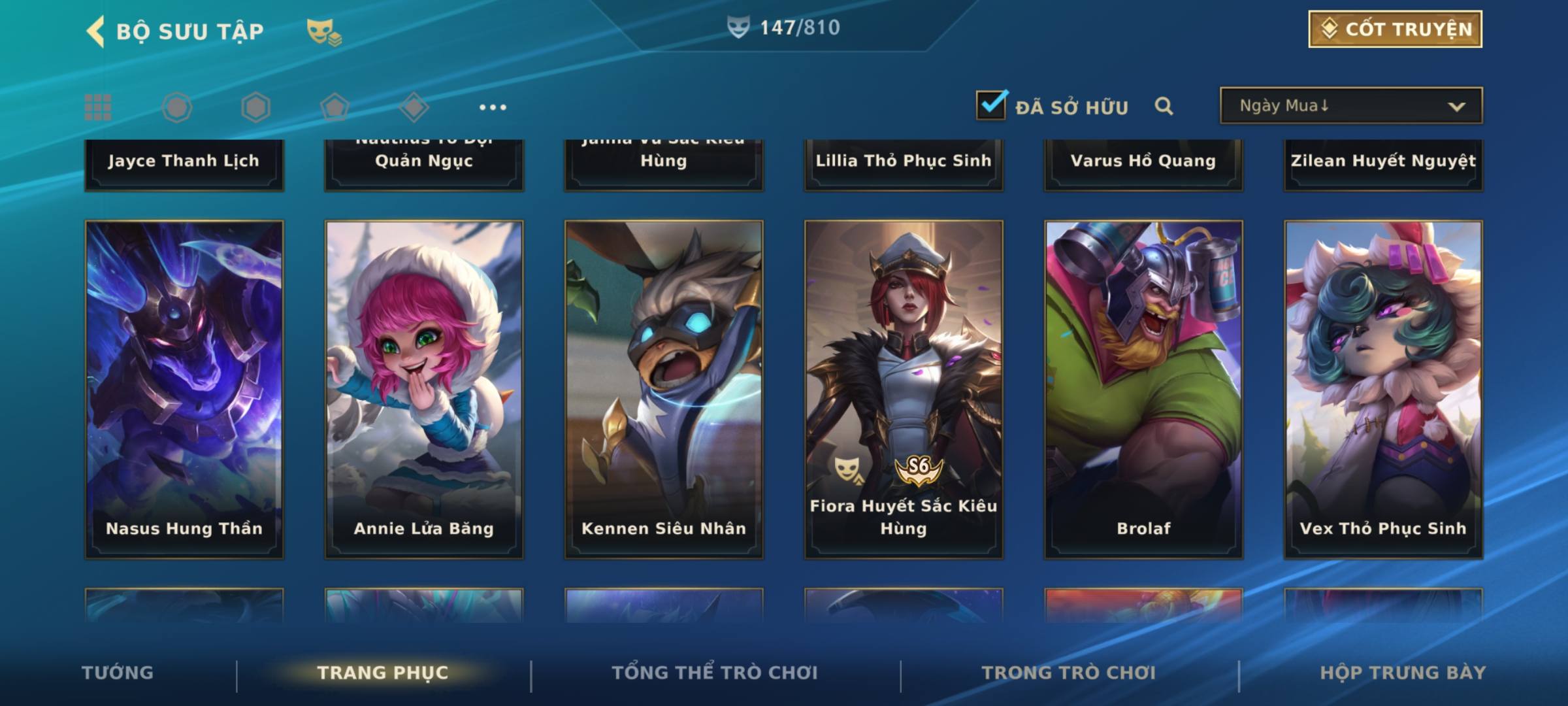The width and height of the screenshot is (1568, 706).
Task: Switch to the Trang Phục tab
Action: (x=383, y=673)
